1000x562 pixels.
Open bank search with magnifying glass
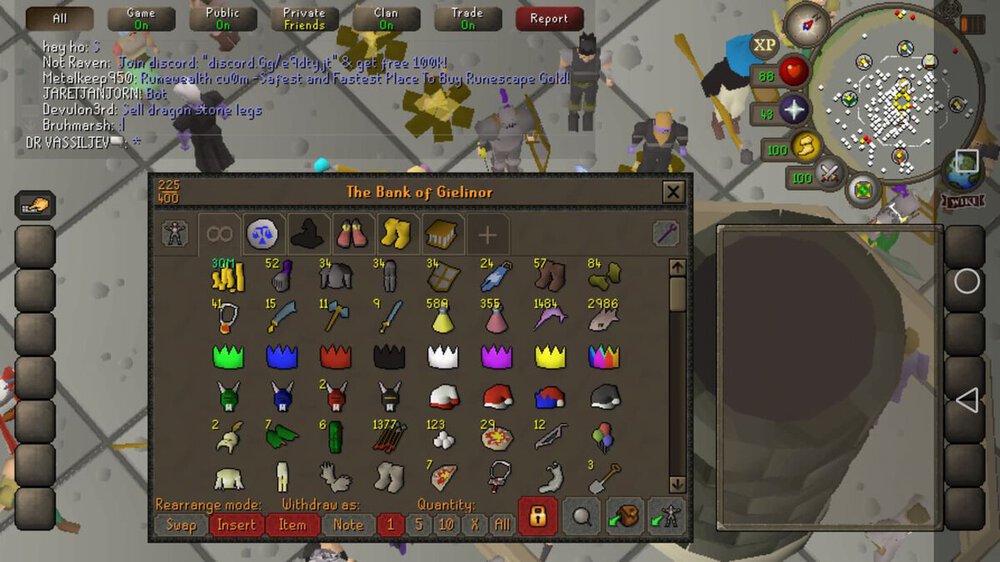click(x=580, y=516)
